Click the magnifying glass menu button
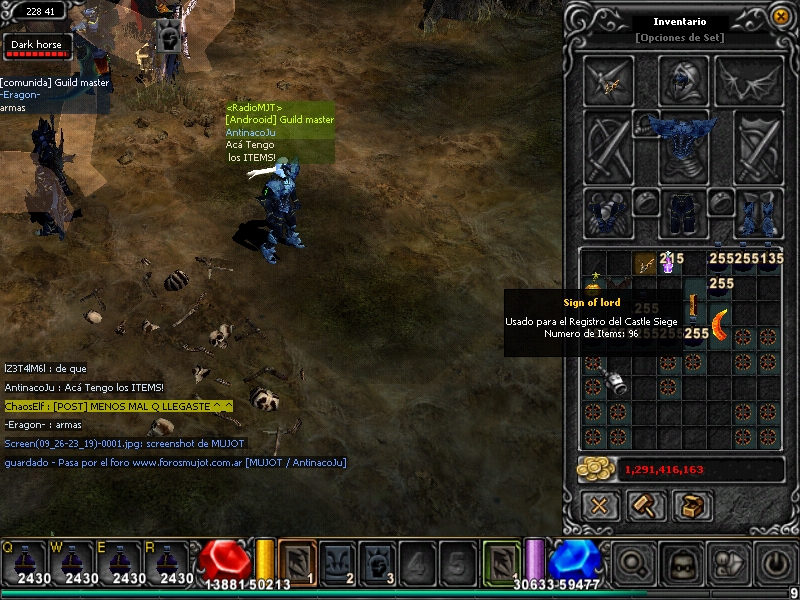800x600 pixels. coord(634,564)
